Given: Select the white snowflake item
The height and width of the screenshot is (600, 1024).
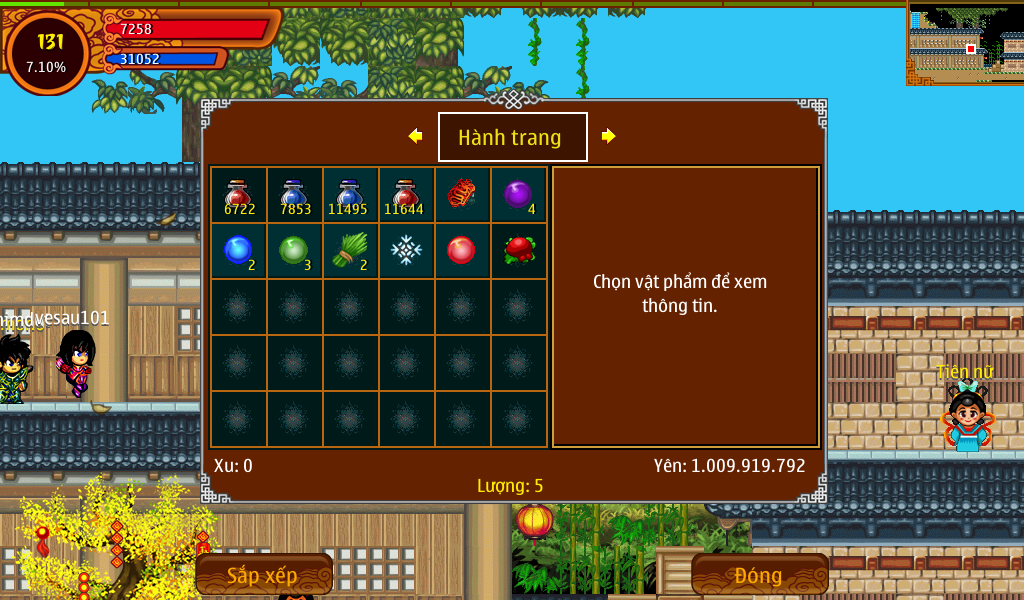Looking at the screenshot, I should (x=407, y=251).
